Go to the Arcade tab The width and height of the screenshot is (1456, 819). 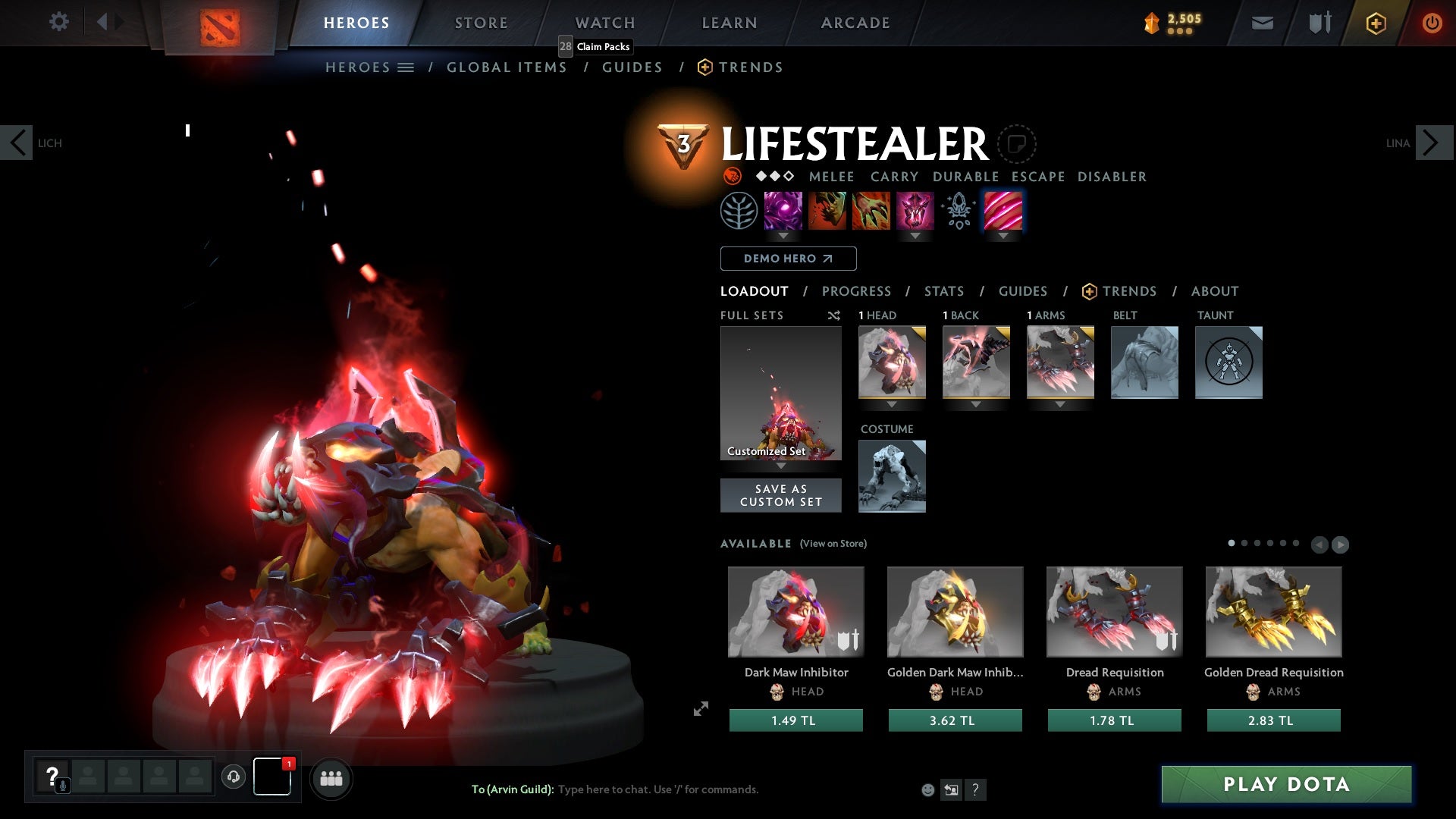[x=855, y=23]
